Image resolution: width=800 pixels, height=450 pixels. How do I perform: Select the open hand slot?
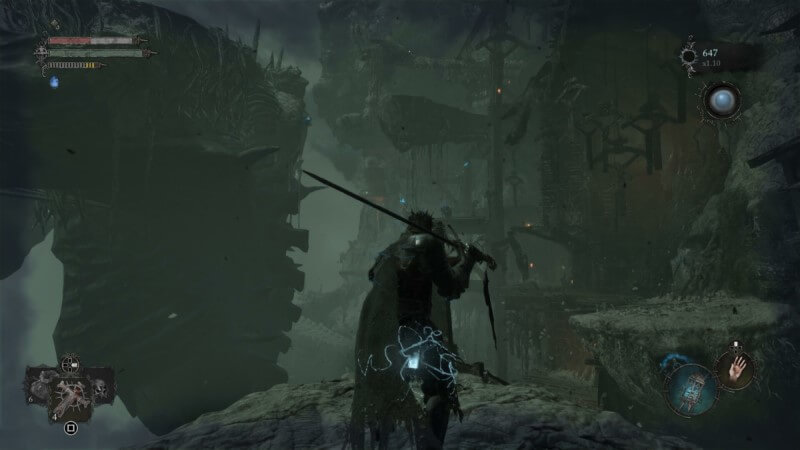(x=736, y=369)
